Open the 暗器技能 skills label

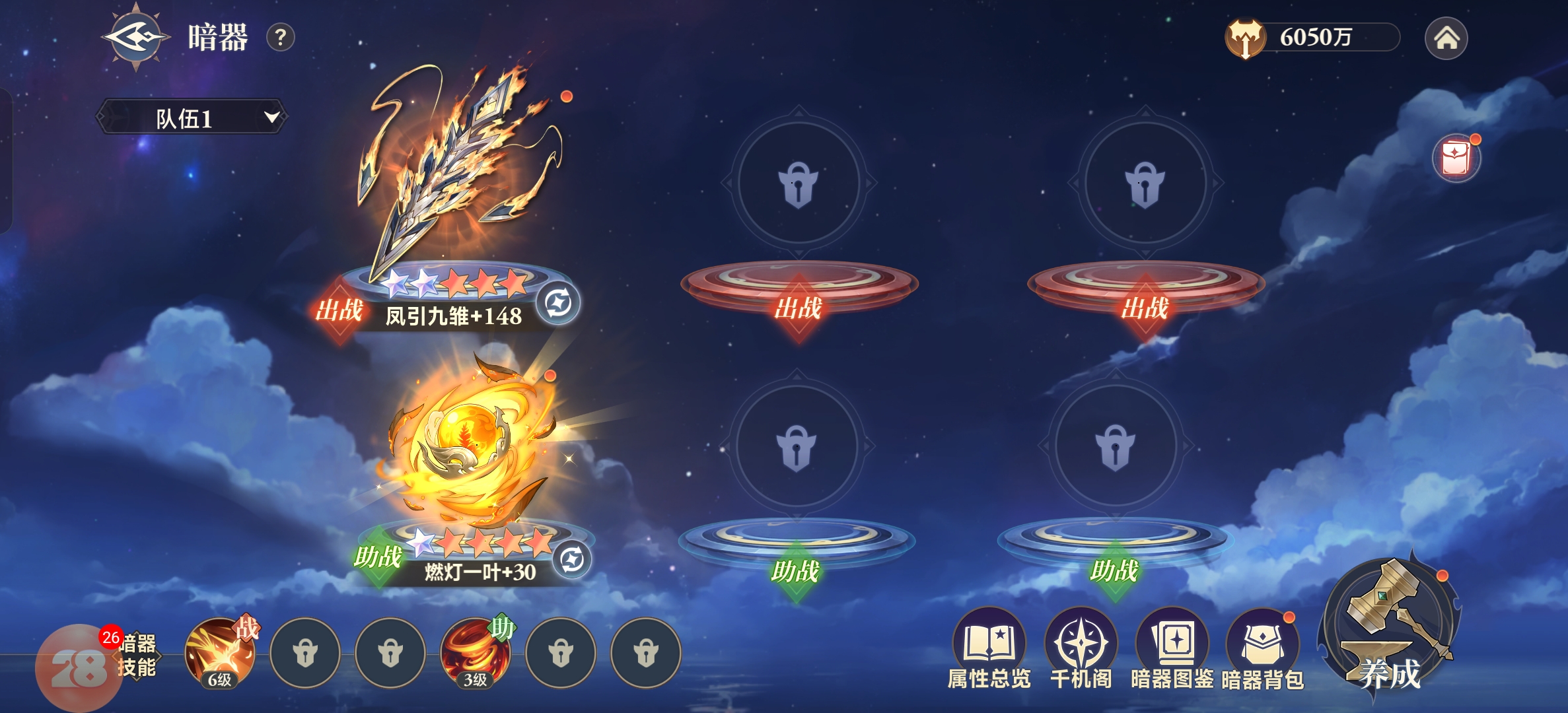[x=137, y=655]
